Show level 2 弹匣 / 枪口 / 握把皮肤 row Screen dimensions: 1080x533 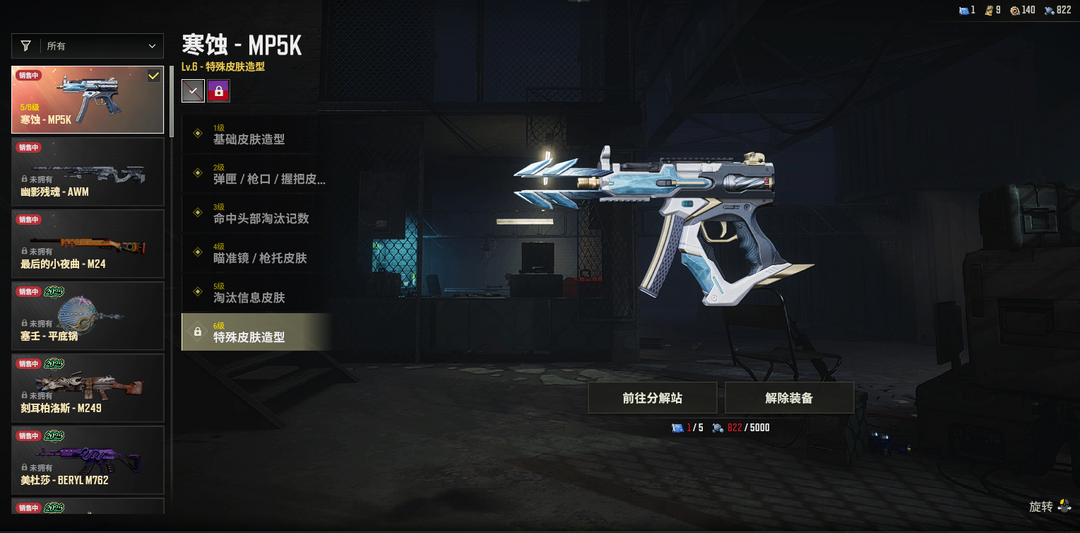tap(256, 174)
